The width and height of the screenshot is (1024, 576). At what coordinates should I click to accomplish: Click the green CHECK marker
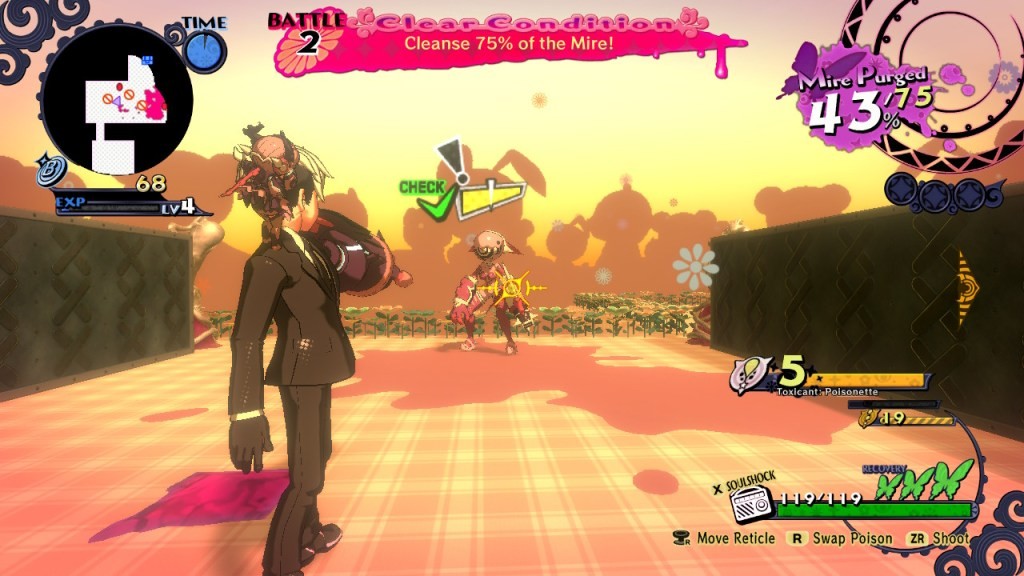pyautogui.click(x=431, y=199)
